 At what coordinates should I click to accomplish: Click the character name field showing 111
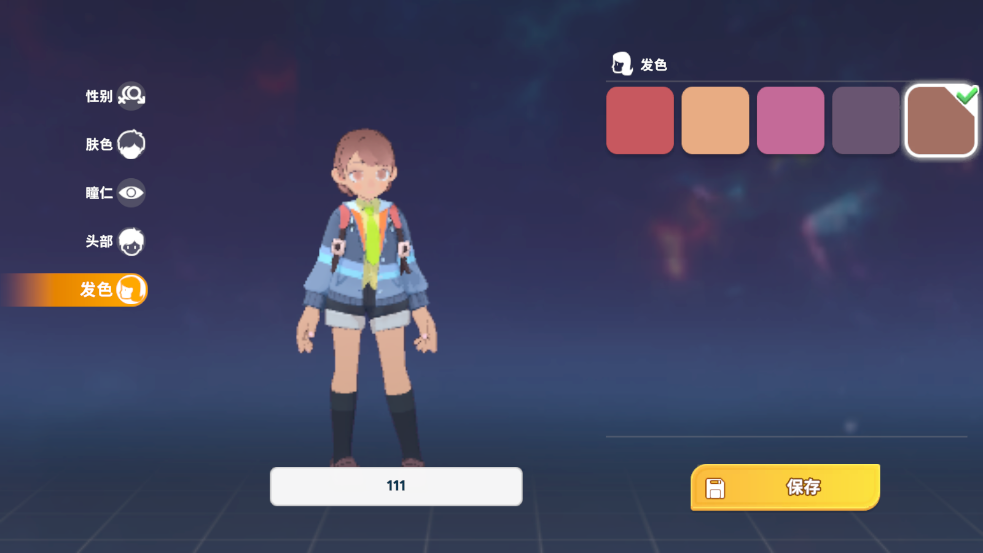pyautogui.click(x=396, y=486)
